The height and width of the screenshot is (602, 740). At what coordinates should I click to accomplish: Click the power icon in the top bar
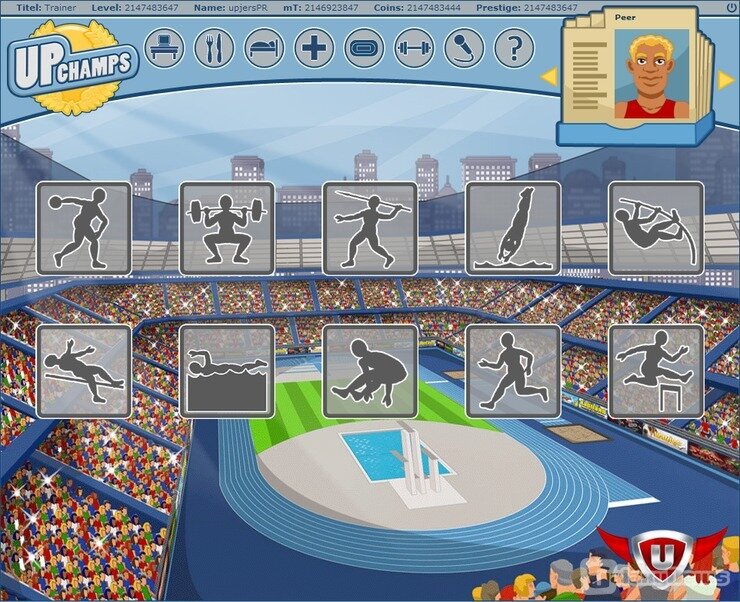pos(731,7)
